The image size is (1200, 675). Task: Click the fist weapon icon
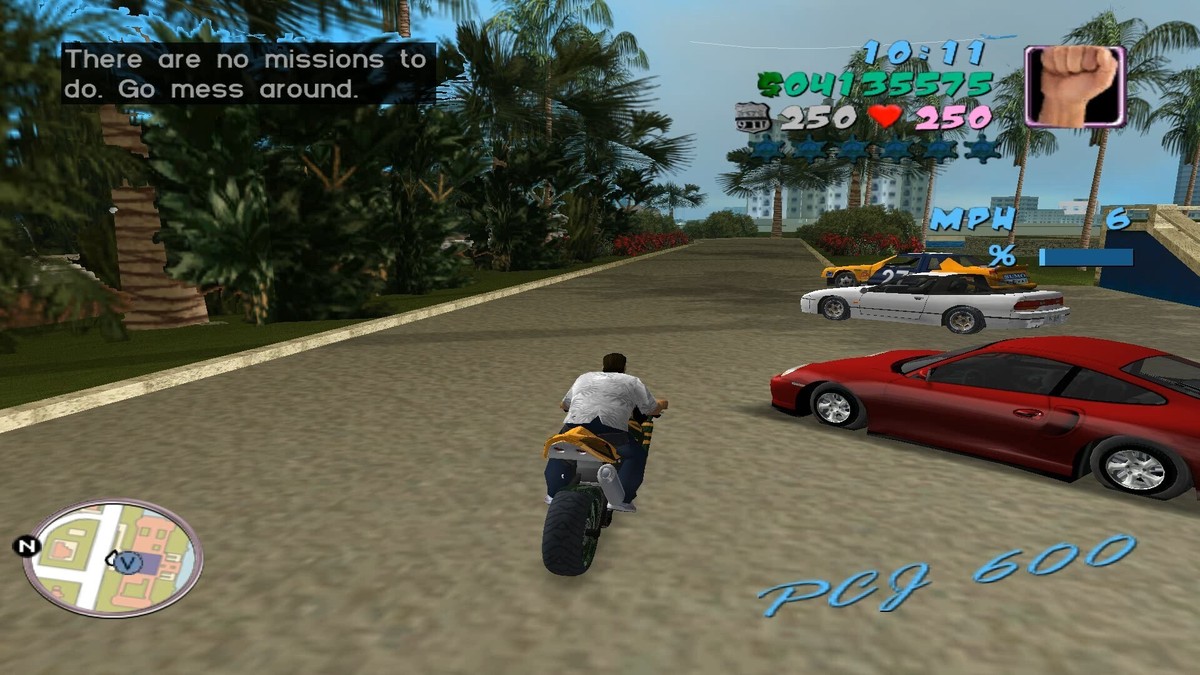tap(1075, 86)
